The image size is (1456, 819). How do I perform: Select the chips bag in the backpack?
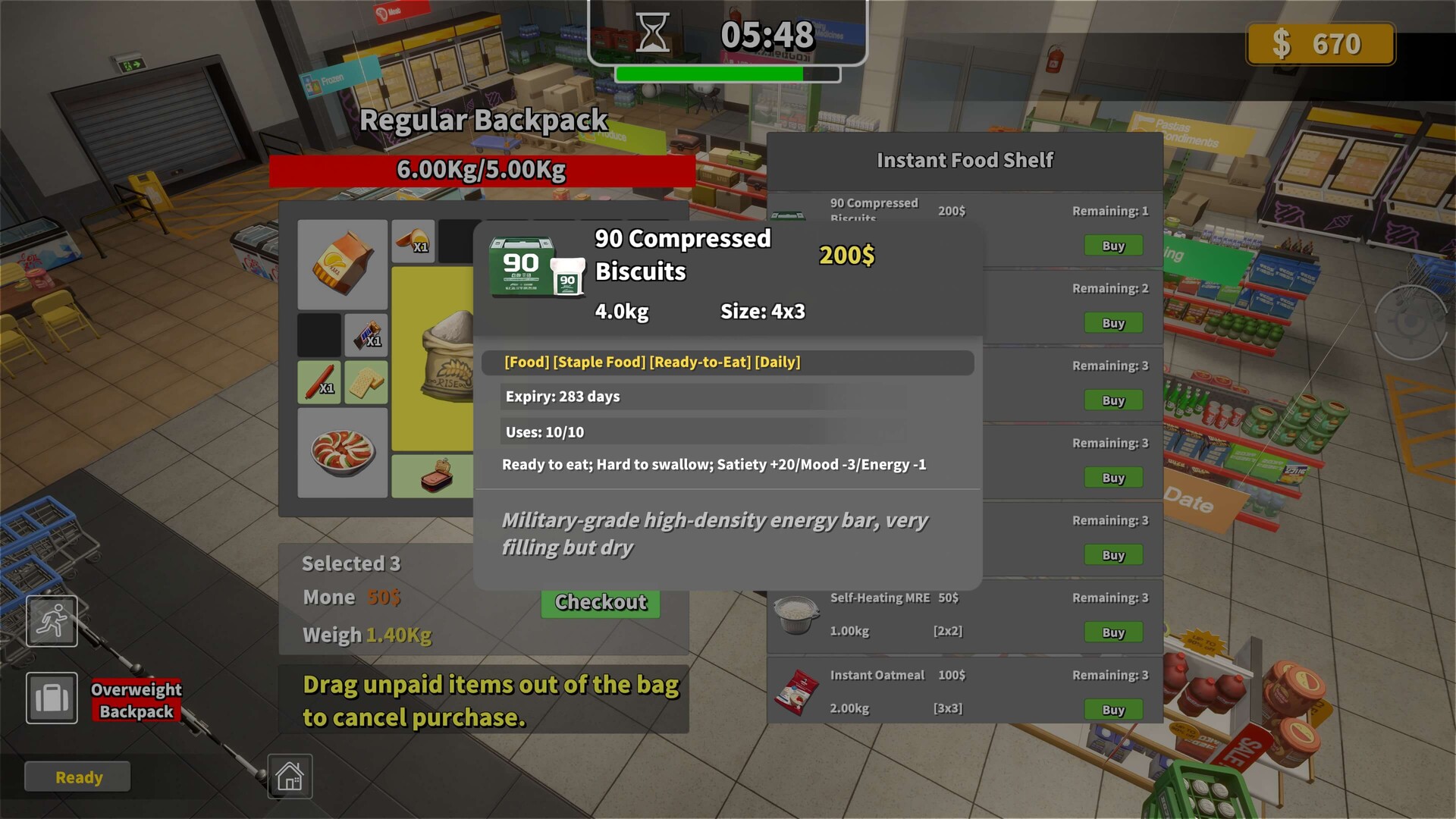(x=342, y=264)
